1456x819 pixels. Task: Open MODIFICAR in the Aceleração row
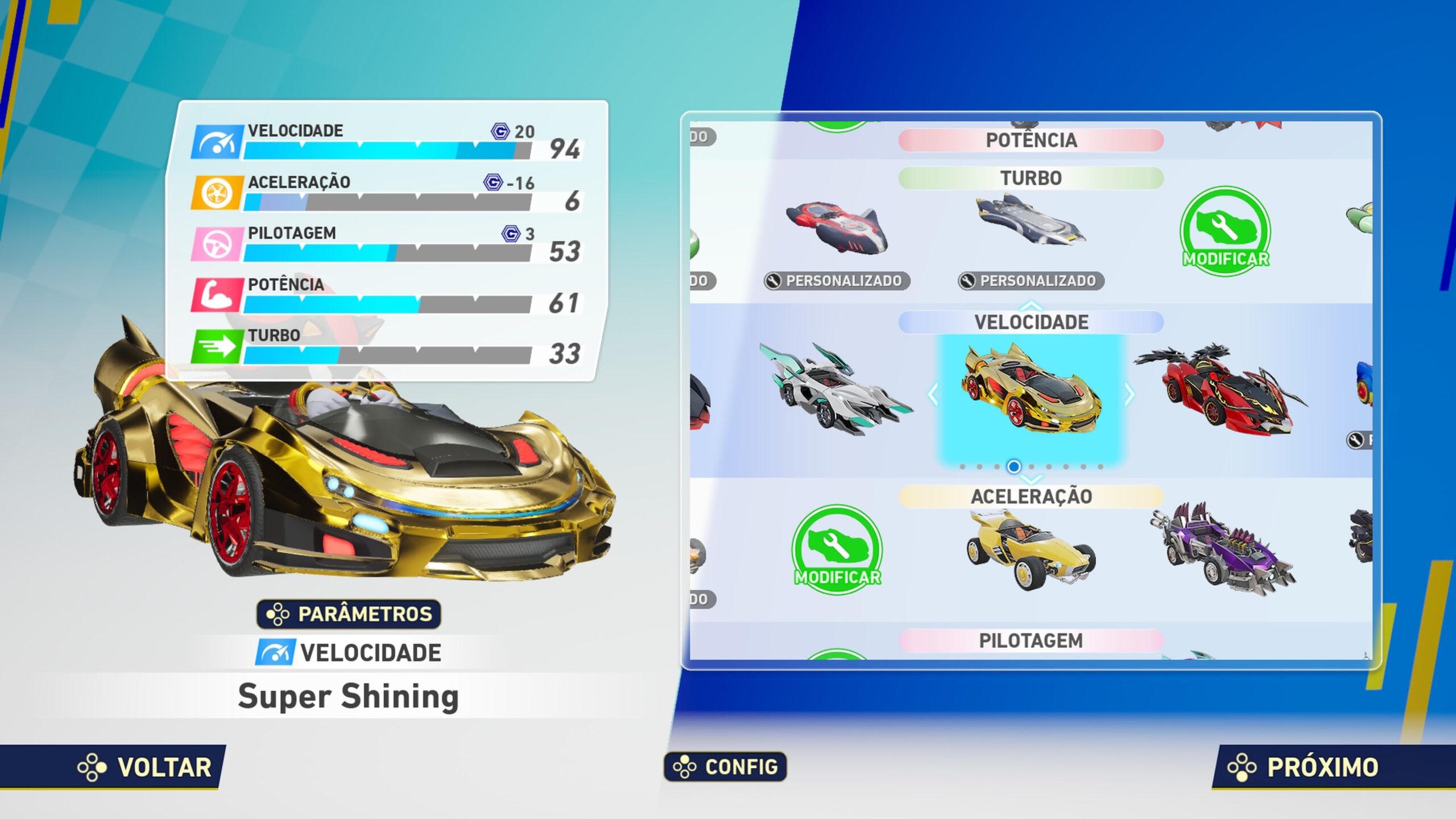tap(837, 549)
